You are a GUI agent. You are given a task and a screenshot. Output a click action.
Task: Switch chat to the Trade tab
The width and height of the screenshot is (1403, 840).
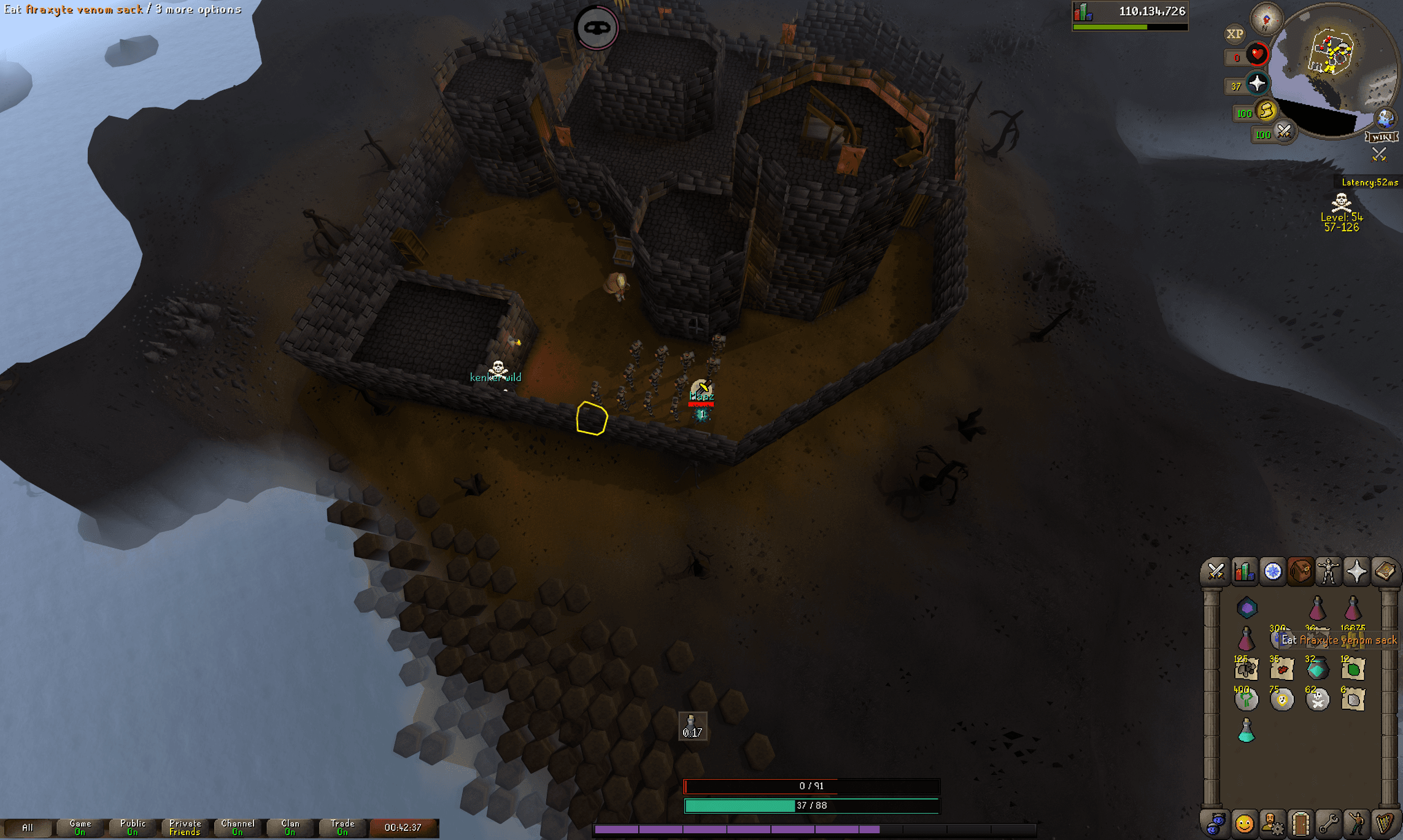[342, 827]
